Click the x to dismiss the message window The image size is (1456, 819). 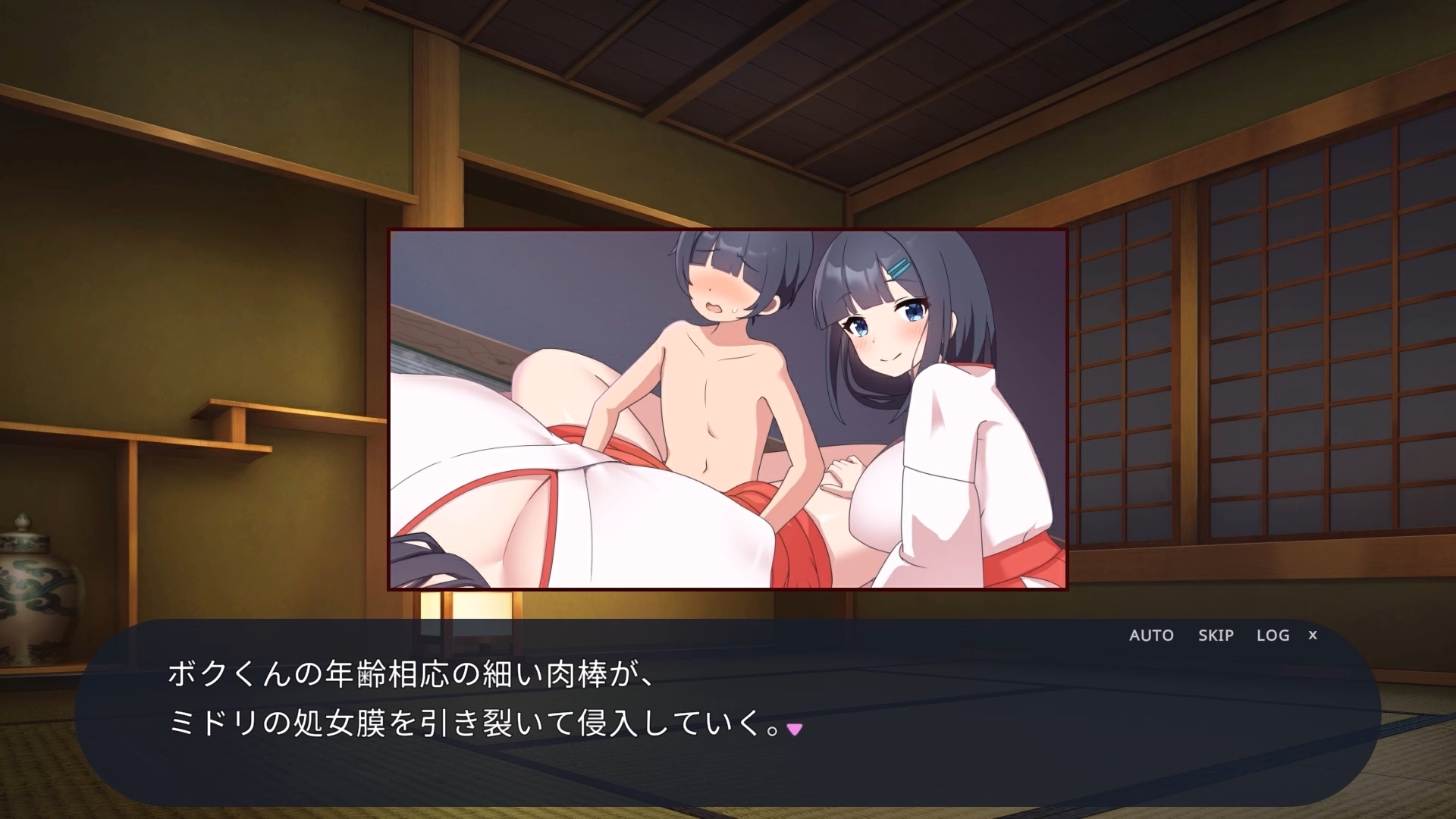click(1313, 635)
